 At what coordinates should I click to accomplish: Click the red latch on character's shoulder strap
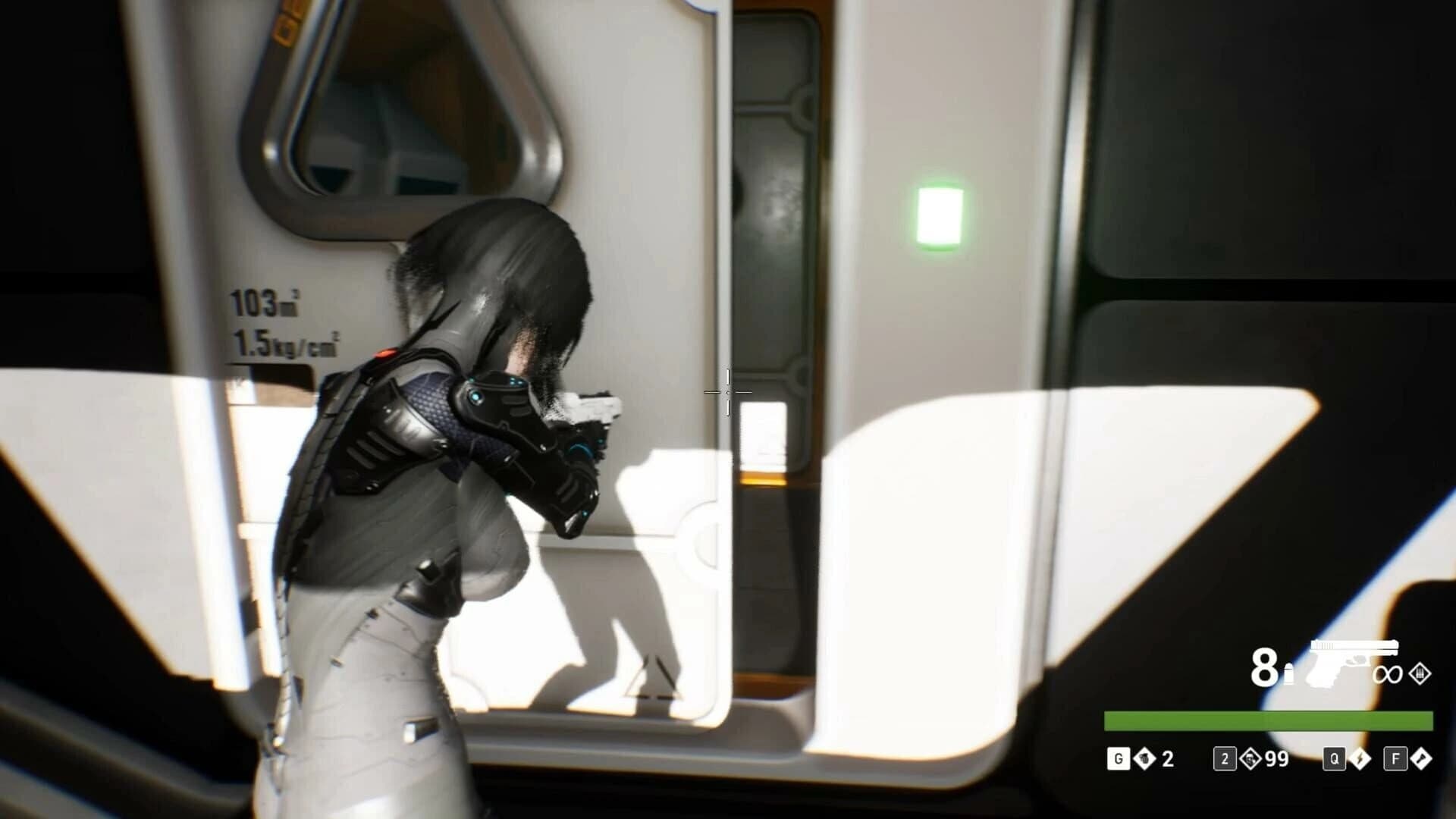[x=387, y=353]
